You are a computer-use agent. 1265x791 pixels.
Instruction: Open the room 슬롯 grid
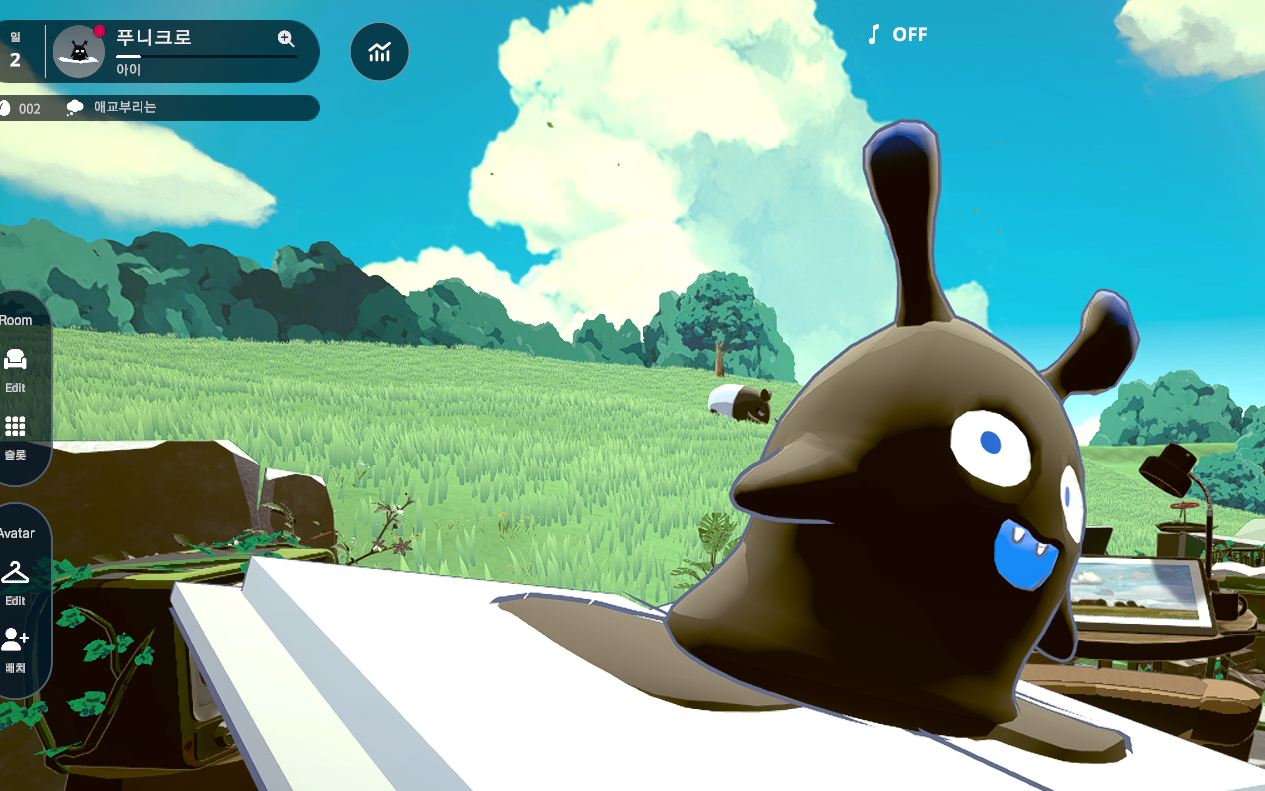click(x=15, y=434)
